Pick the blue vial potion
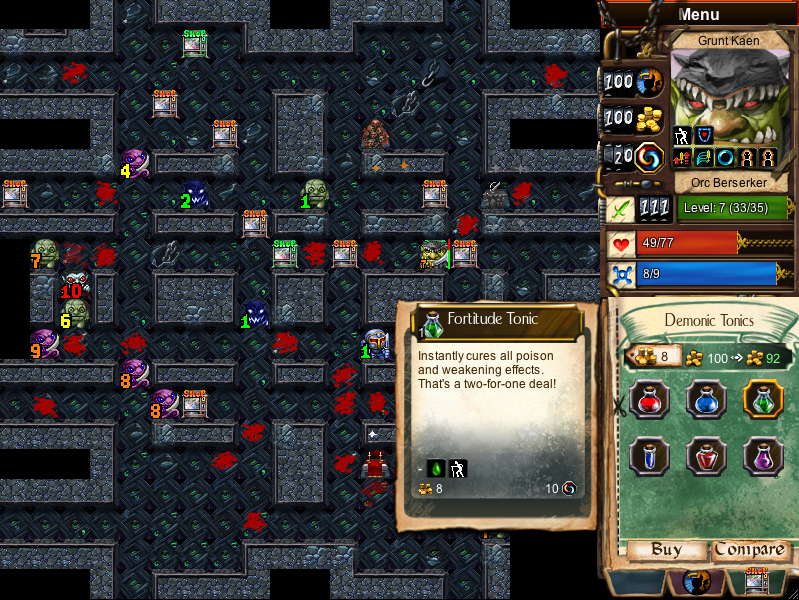The image size is (799, 600). (647, 456)
